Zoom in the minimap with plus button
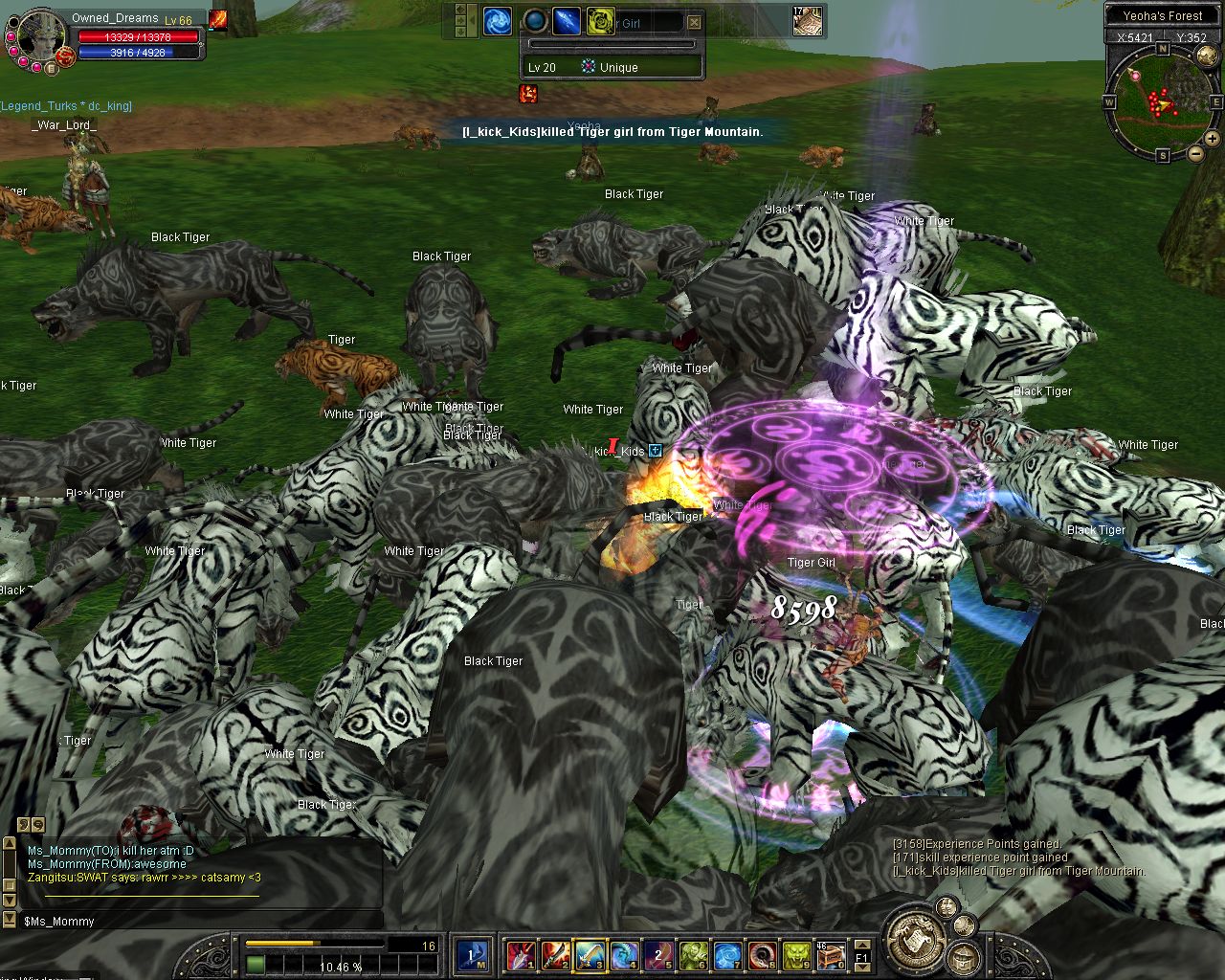The width and height of the screenshot is (1225, 980). click(x=1212, y=139)
